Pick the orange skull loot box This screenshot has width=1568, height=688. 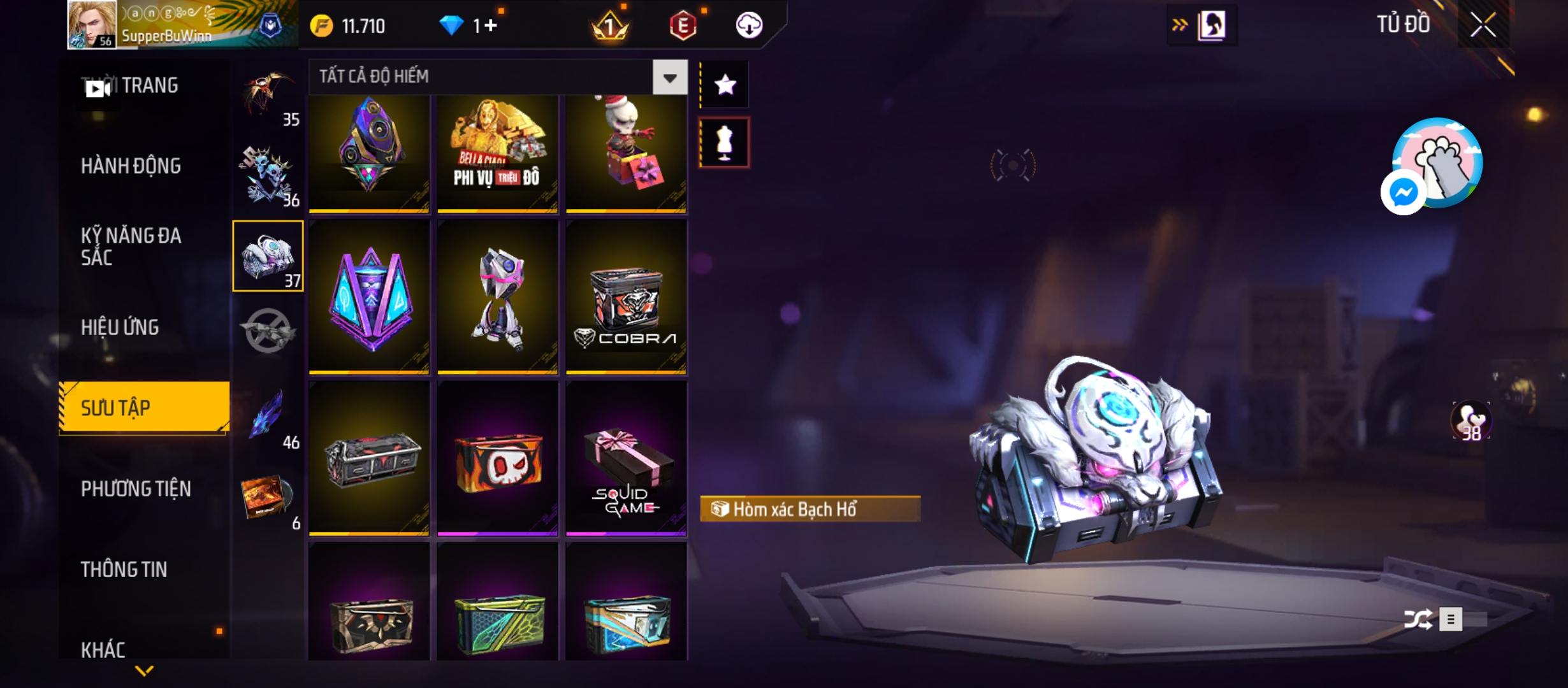click(497, 459)
